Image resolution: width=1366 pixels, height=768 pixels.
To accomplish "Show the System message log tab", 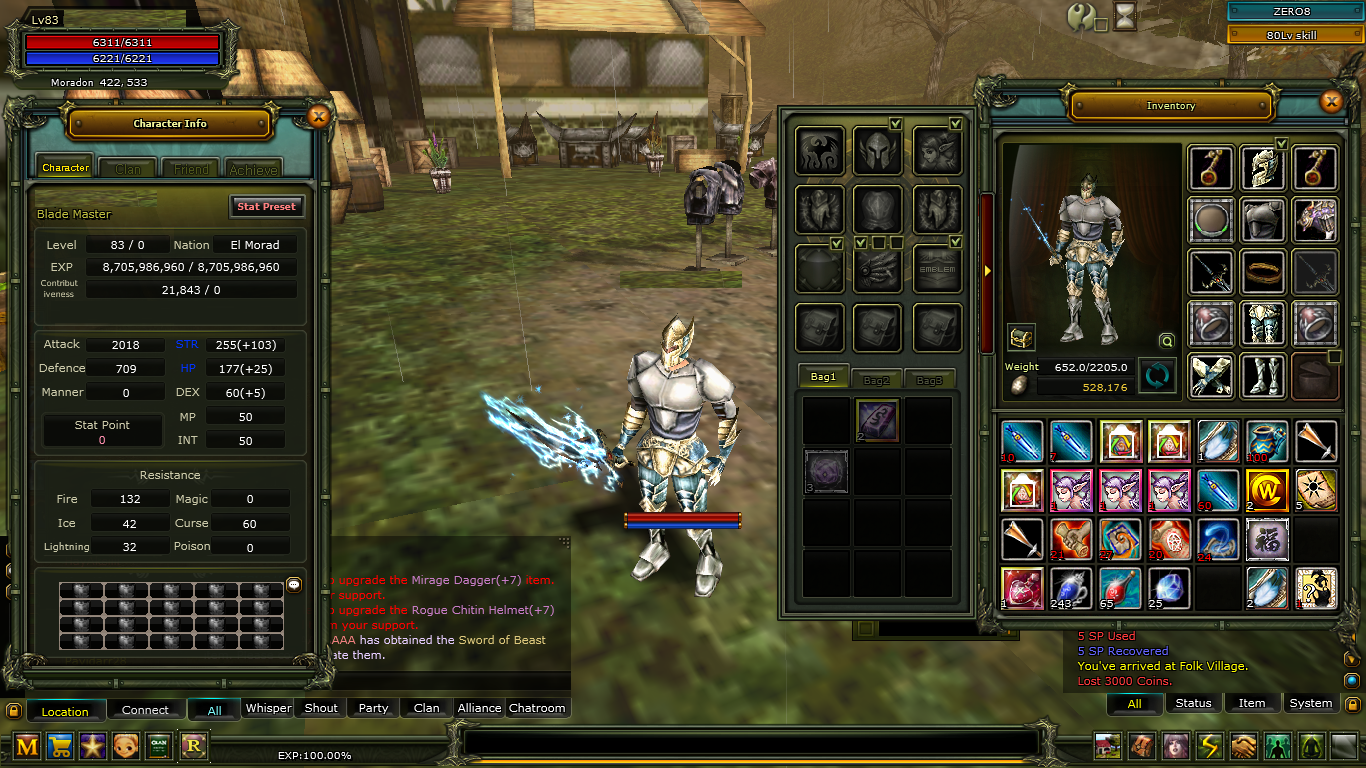I will tap(1310, 703).
